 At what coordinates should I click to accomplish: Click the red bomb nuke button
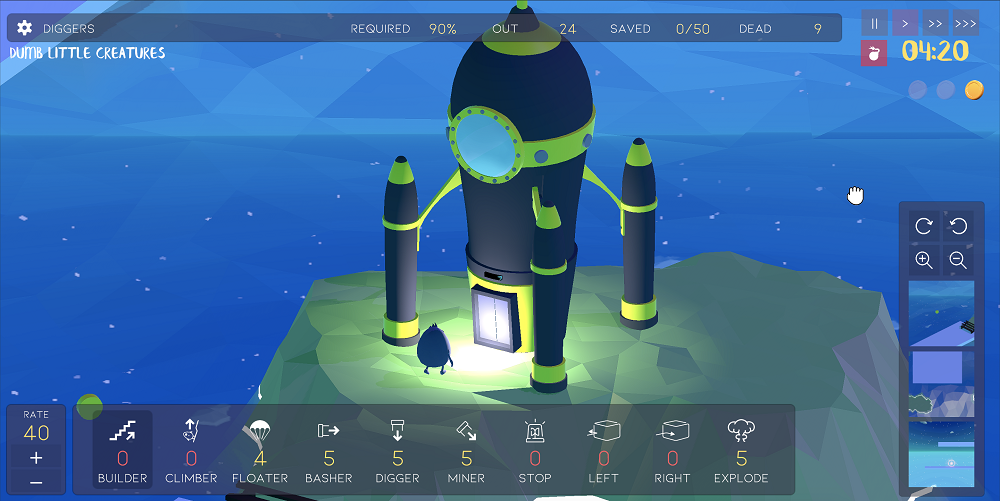874,53
